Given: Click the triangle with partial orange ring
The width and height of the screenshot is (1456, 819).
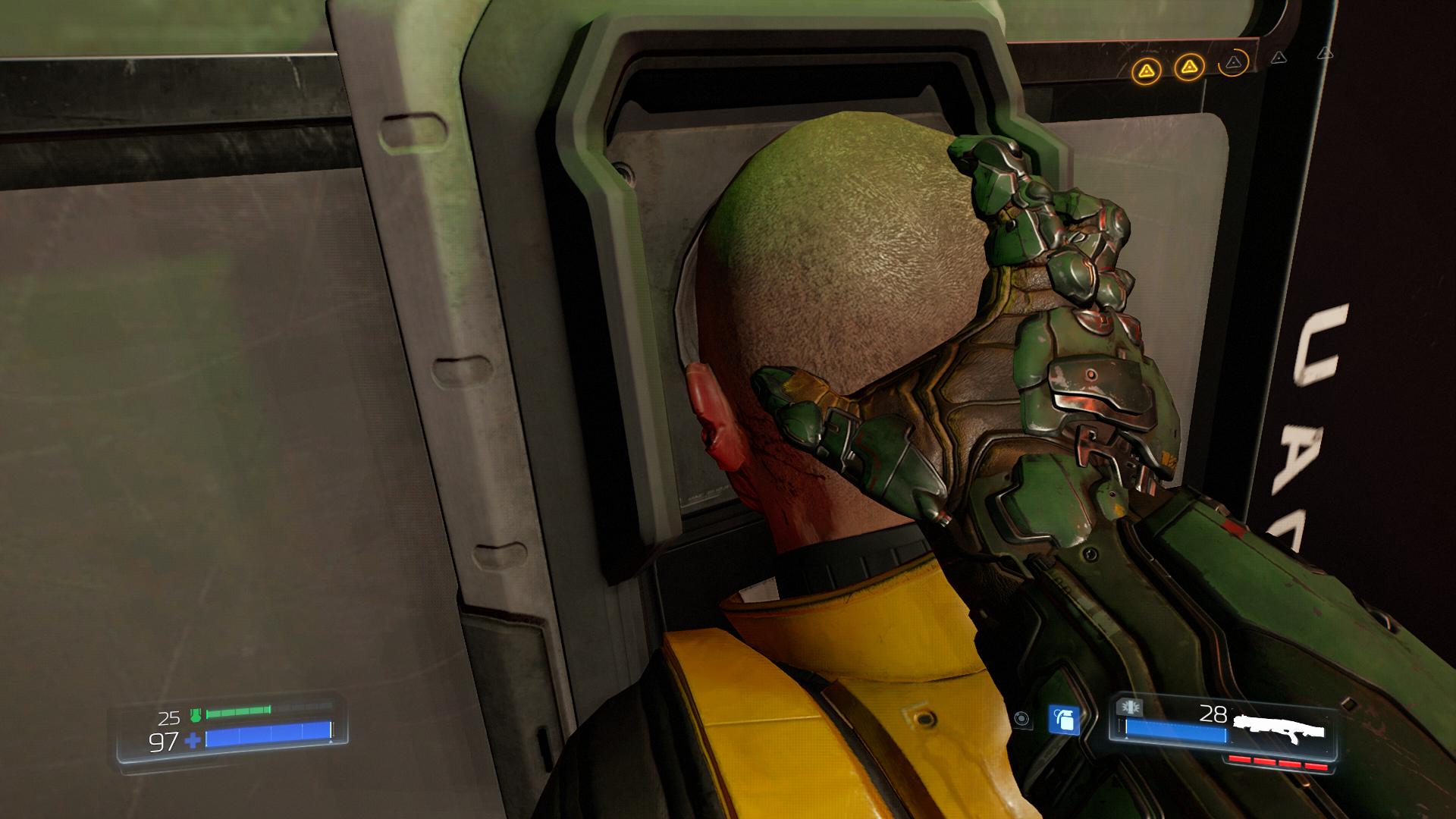Looking at the screenshot, I should [x=1234, y=62].
